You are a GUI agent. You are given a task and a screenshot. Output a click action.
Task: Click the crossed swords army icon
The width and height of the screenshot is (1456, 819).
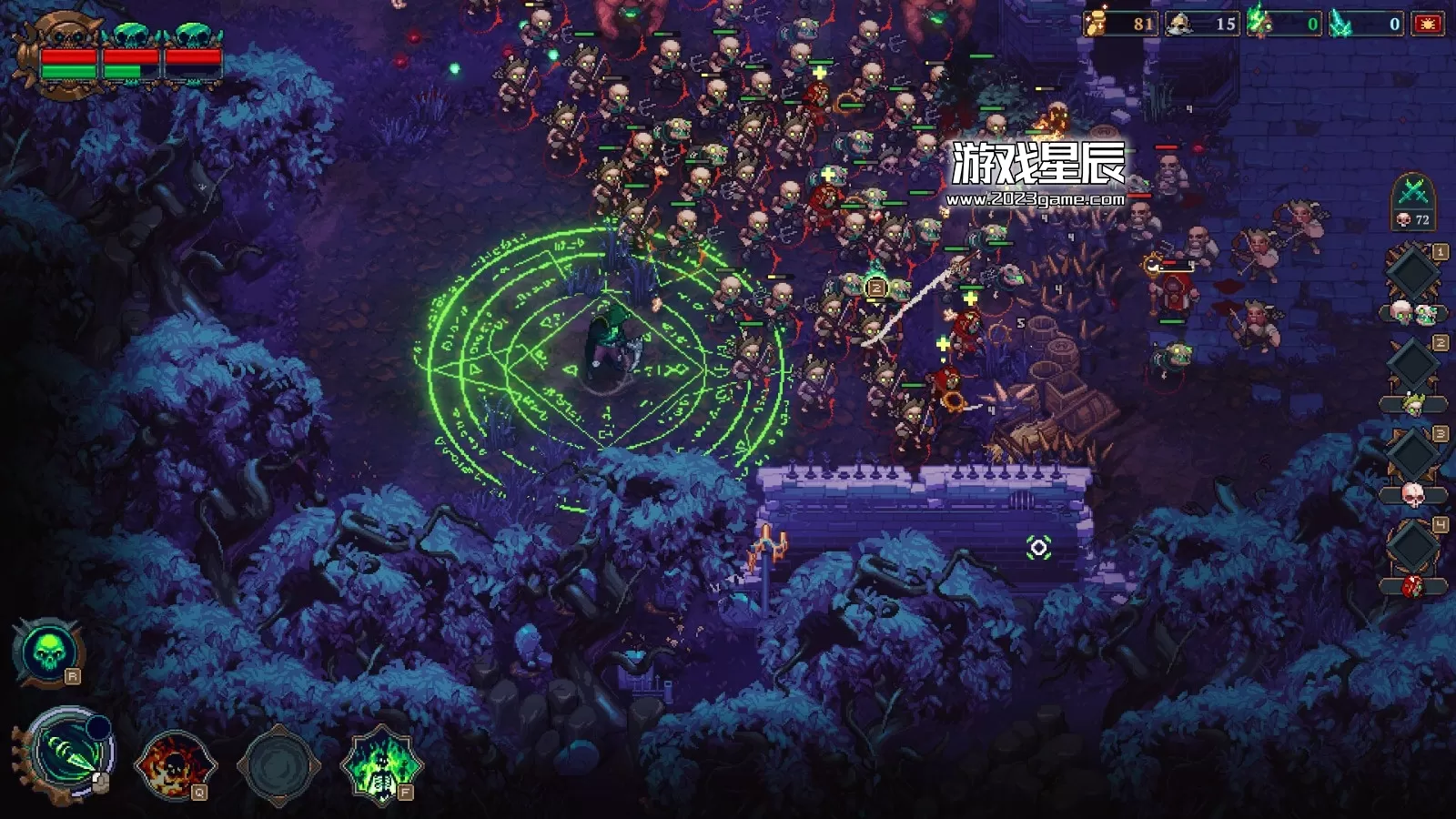pyautogui.click(x=1413, y=193)
